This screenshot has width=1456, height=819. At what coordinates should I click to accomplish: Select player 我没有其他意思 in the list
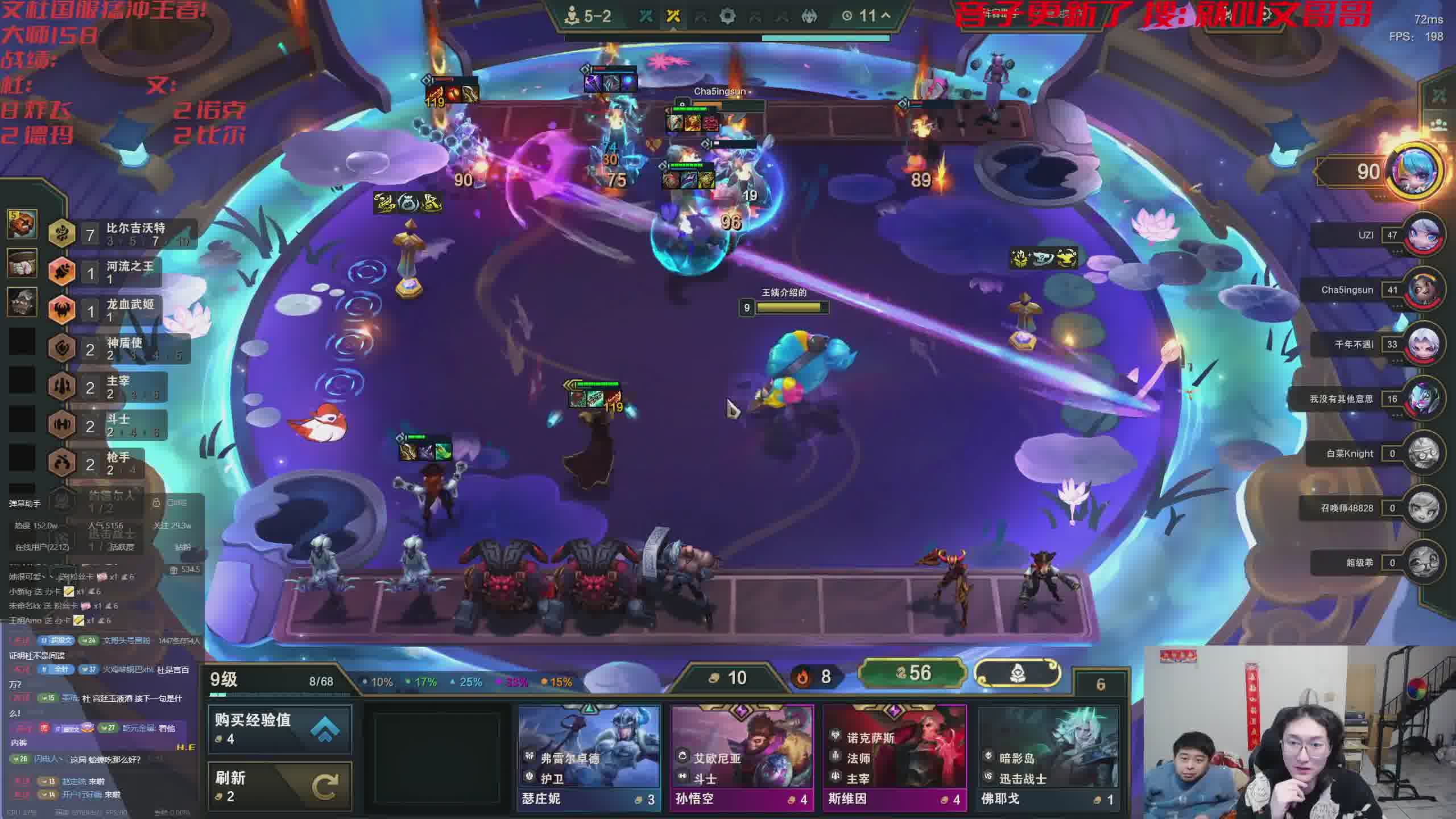click(1425, 399)
